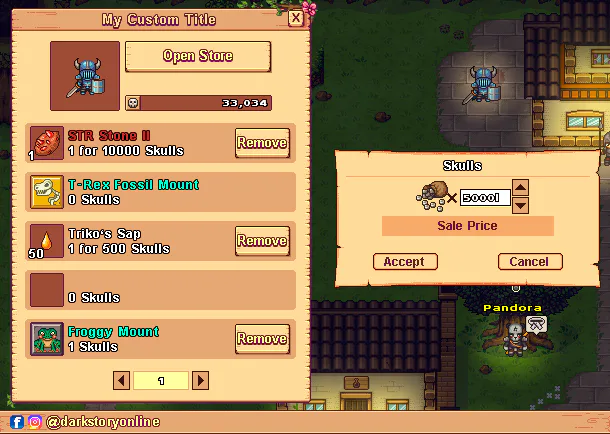Select the STR Stone II item slot

[x=47, y=143]
